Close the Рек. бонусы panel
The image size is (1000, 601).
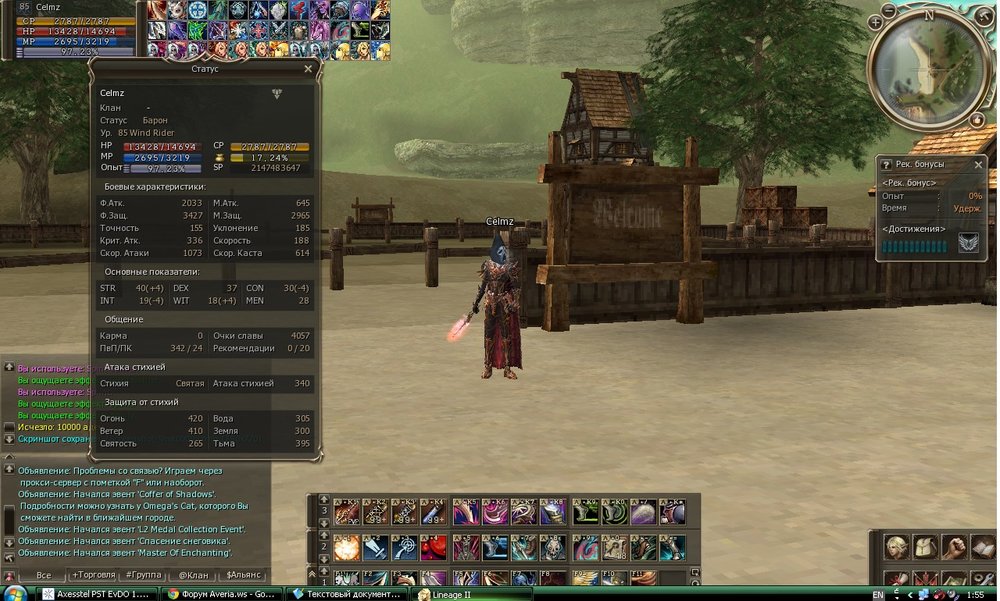[x=978, y=164]
